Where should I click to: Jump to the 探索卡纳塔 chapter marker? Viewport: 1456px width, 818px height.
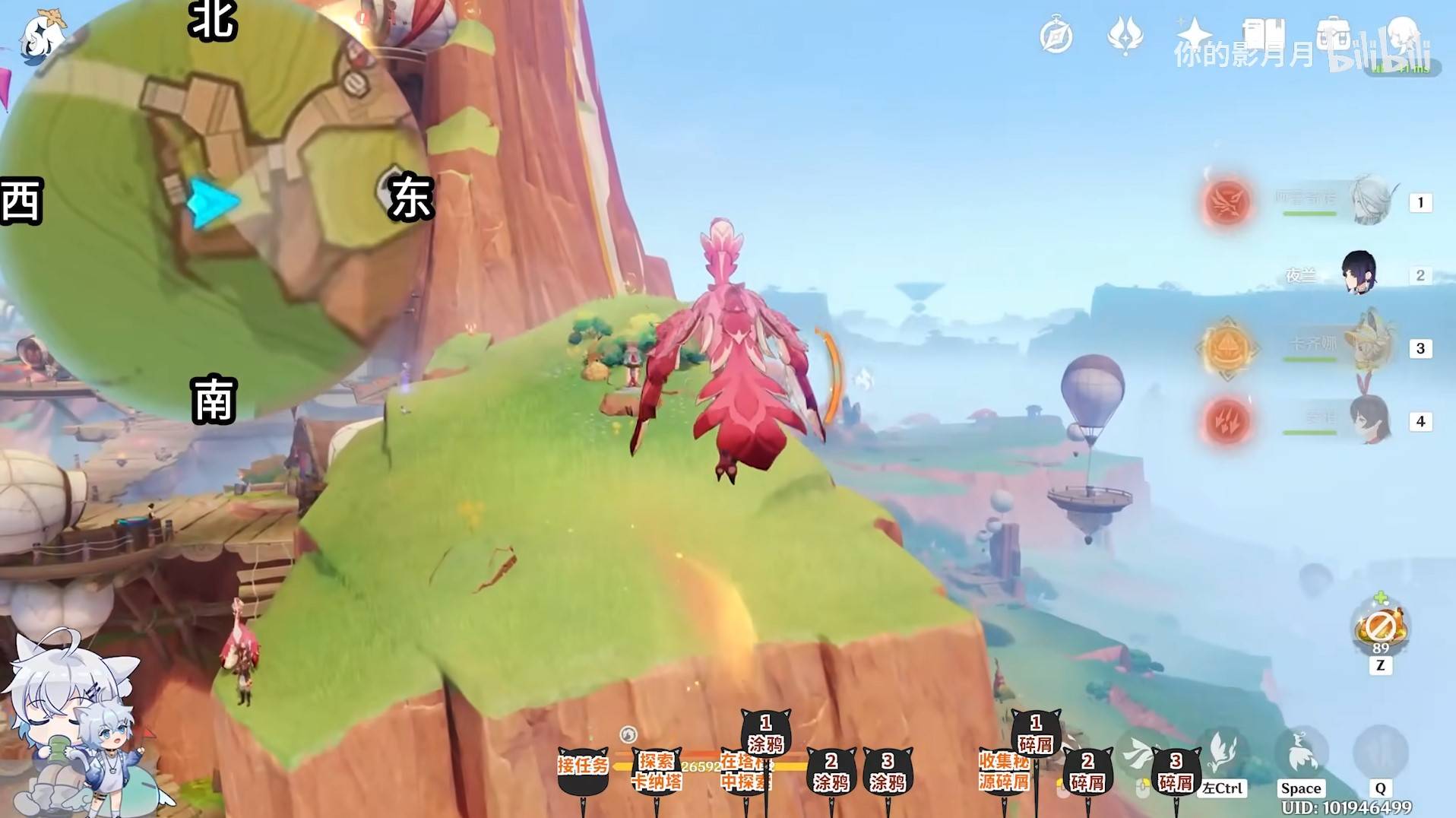(656, 771)
